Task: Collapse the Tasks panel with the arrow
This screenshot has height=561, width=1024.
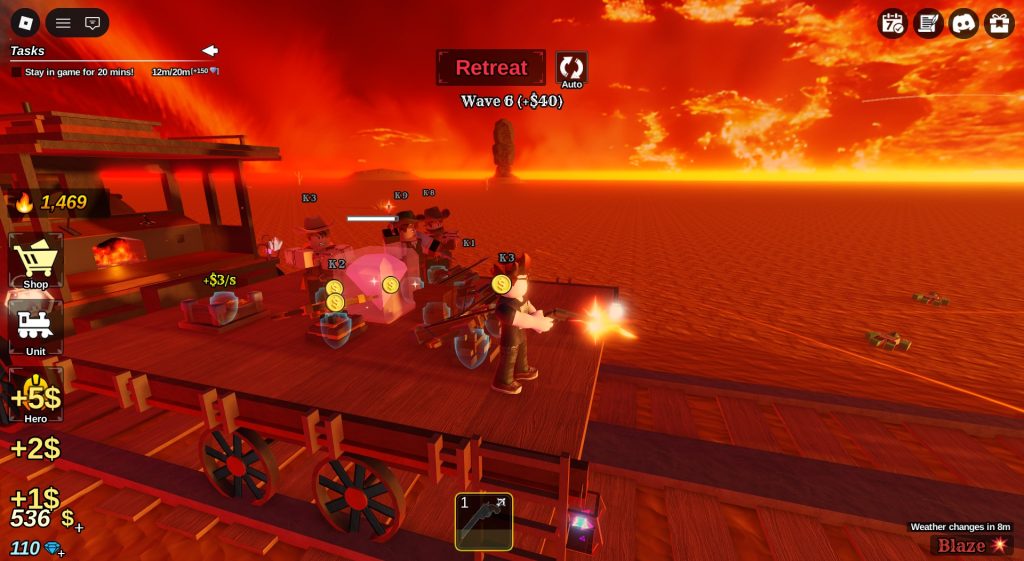Action: (210, 50)
